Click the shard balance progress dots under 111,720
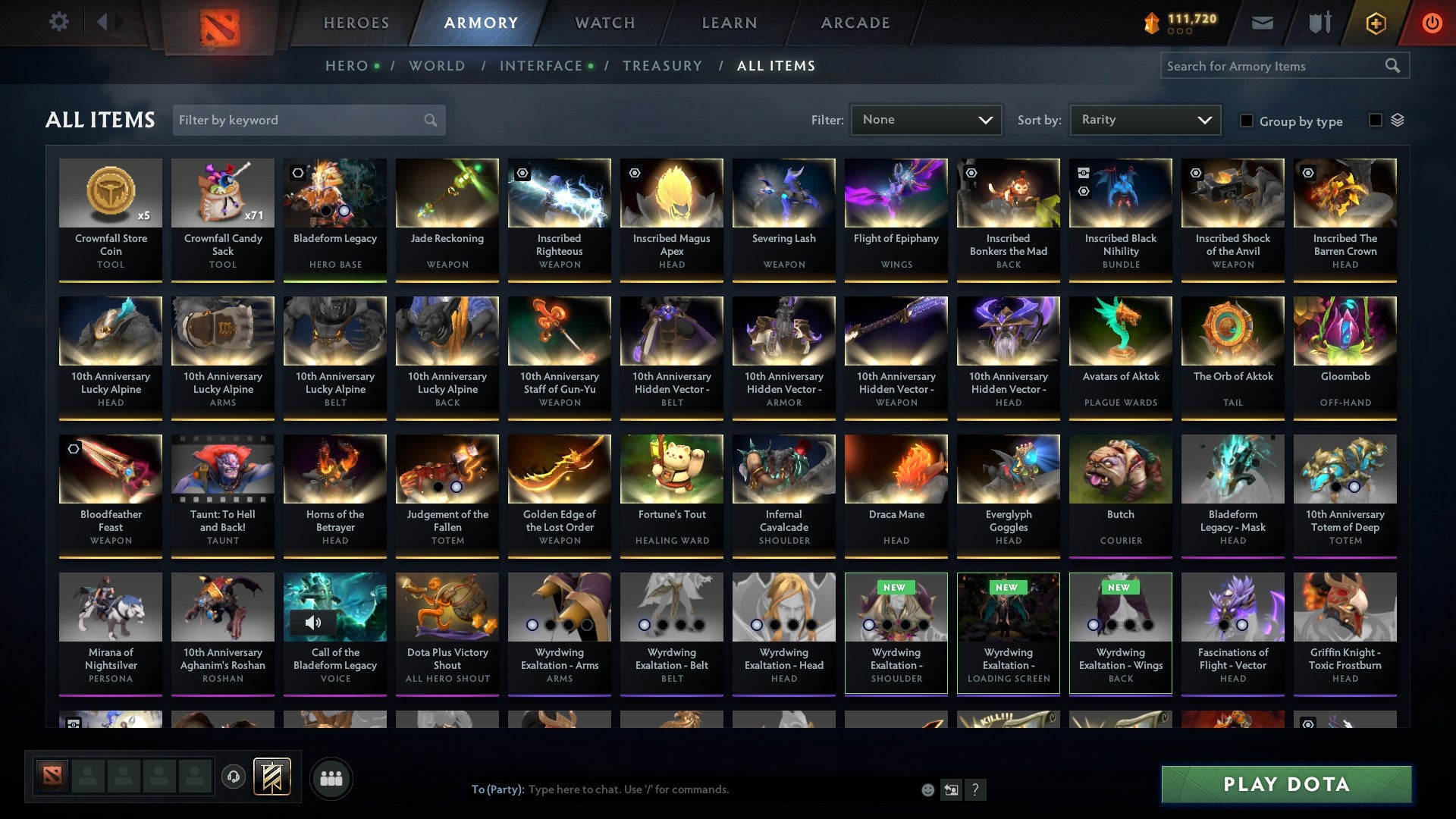 [1178, 32]
